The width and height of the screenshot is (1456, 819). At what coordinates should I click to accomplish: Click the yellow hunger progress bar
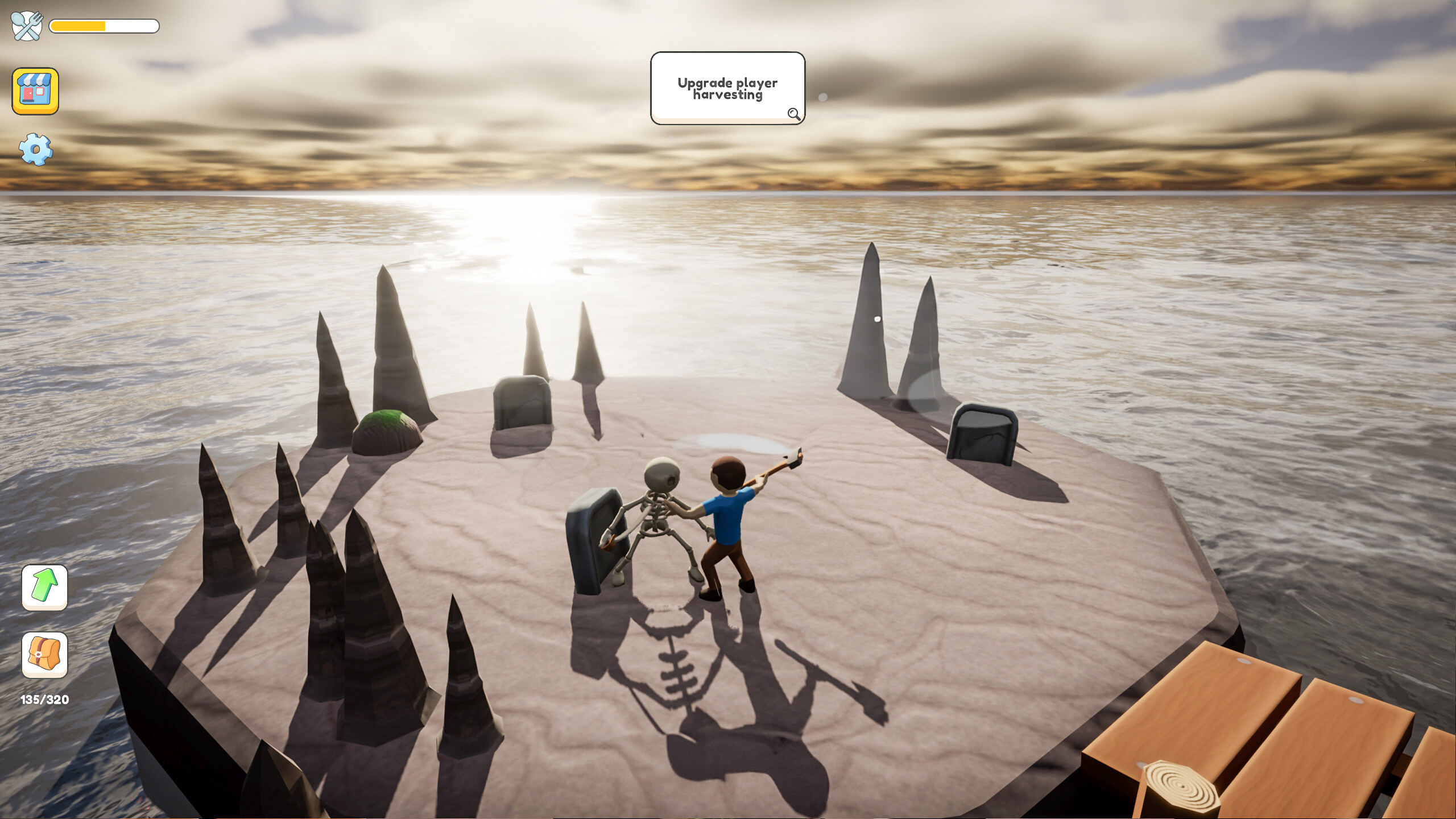(x=77, y=26)
